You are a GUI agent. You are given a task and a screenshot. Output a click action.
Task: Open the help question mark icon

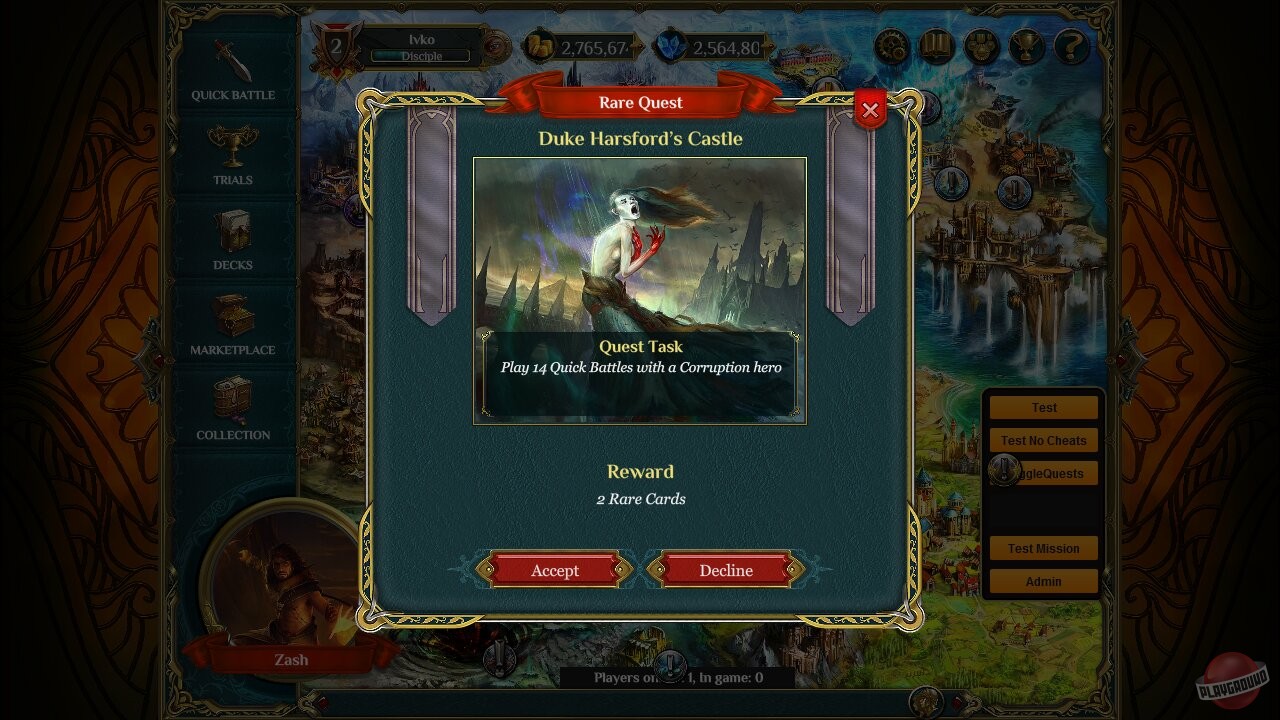coord(1072,45)
